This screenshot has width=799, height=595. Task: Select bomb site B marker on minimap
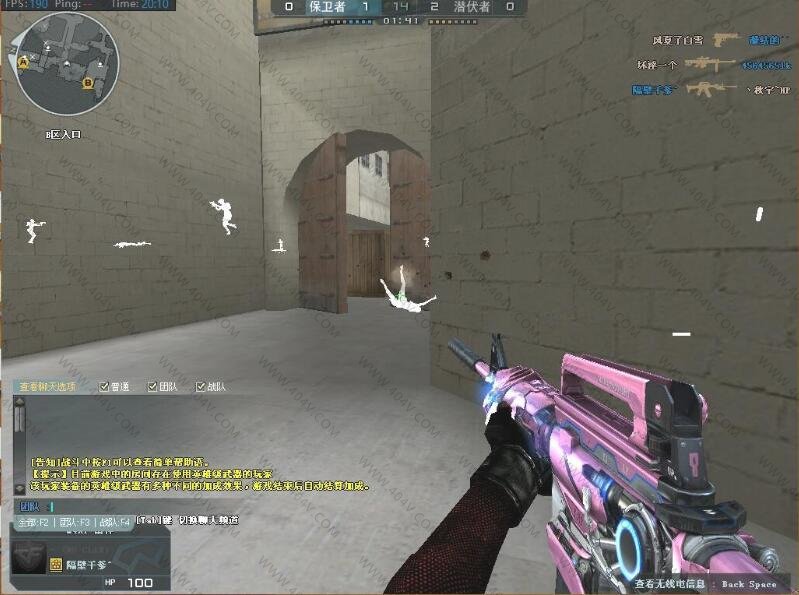click(x=89, y=83)
